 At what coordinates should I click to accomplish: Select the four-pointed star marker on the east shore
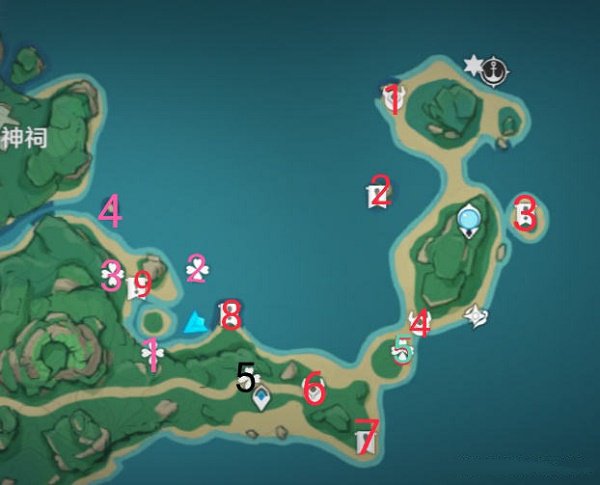(x=477, y=316)
